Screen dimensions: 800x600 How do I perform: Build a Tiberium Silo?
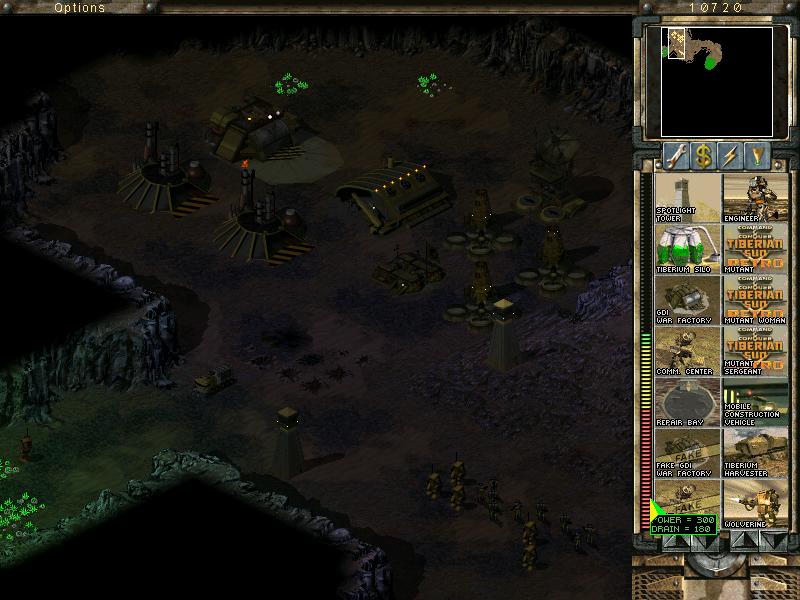point(687,249)
